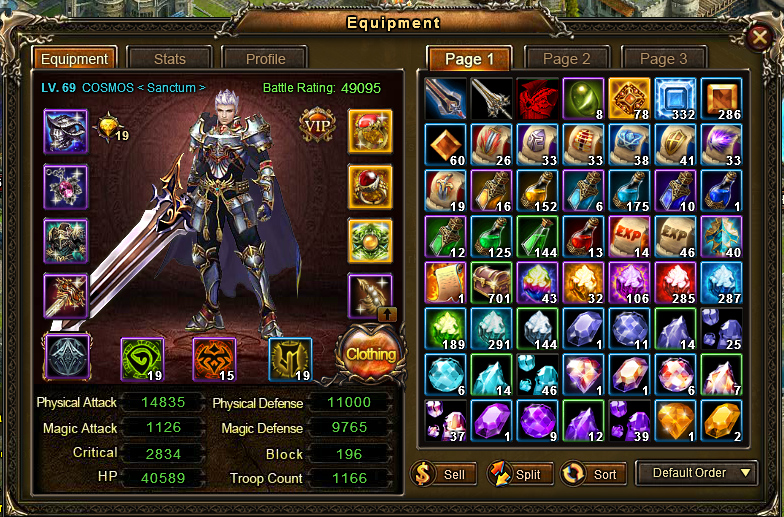Screen dimensions: 784x517
Task: Open the Profile tab
Action: pyautogui.click(x=265, y=59)
